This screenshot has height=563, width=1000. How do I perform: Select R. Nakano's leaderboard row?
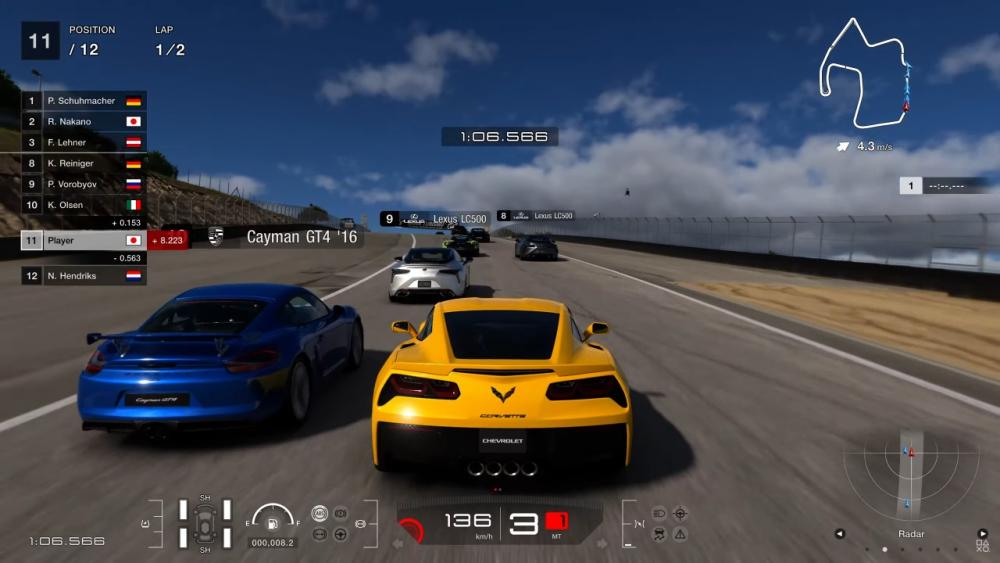coord(84,122)
